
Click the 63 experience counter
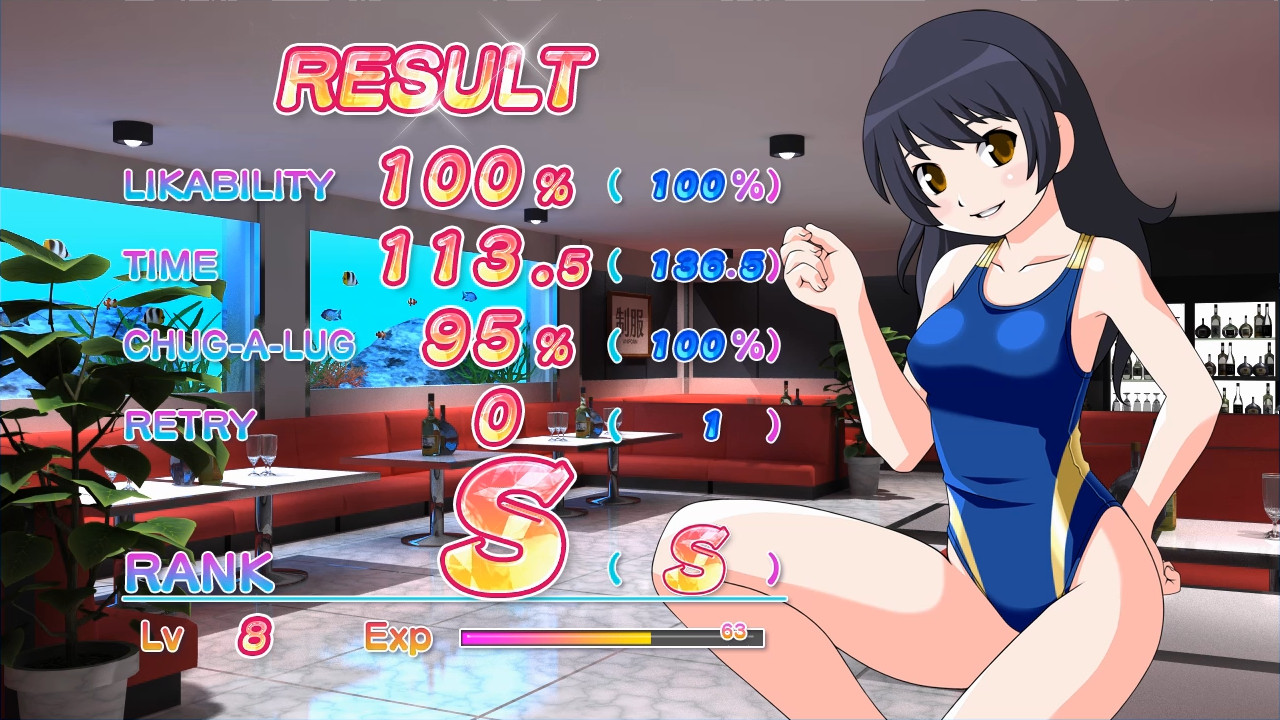(x=733, y=630)
